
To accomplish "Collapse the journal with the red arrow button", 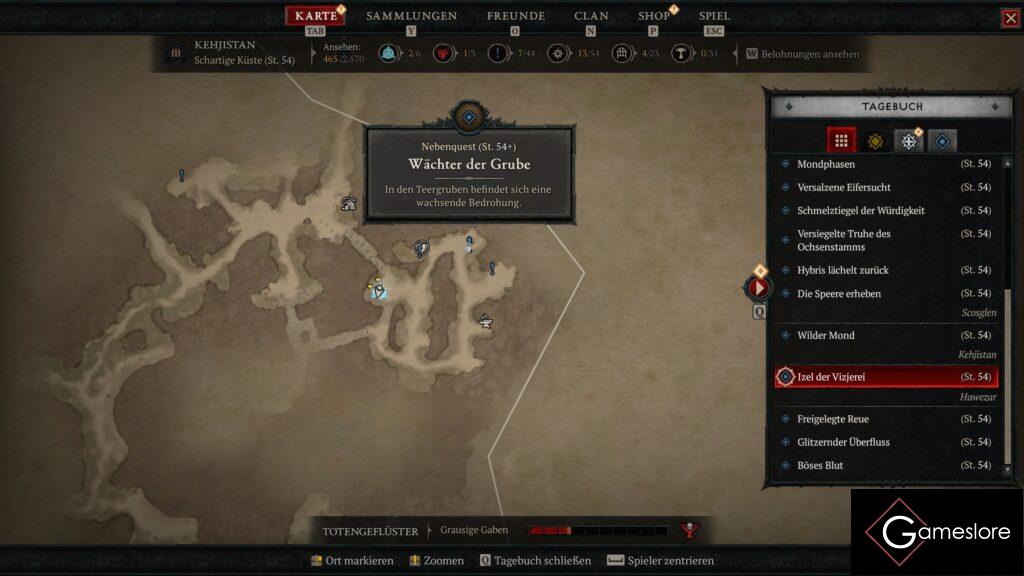I will 758,288.
